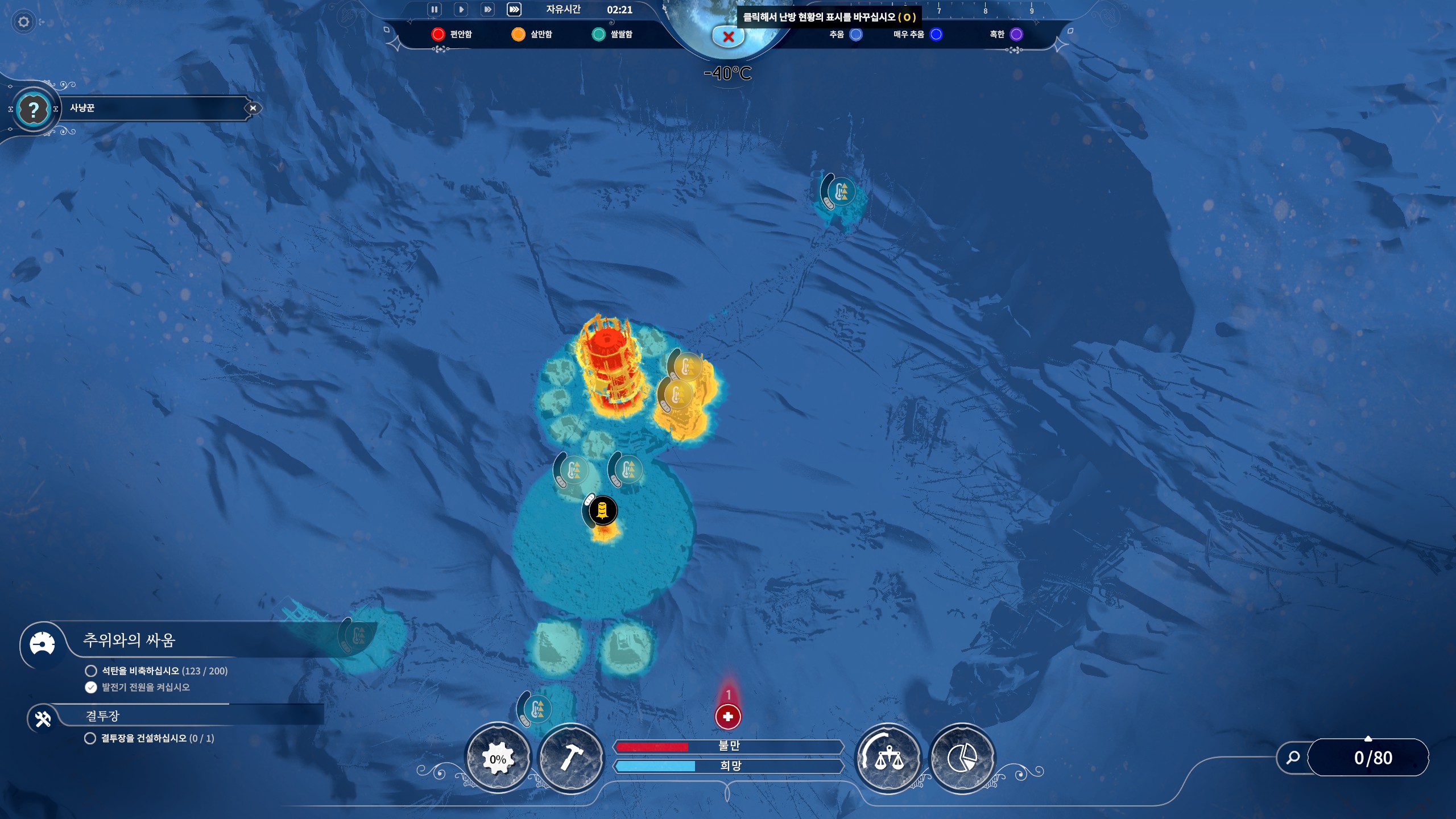Viewport: 1456px width, 819px height.
Task: Pause the game with the pause button
Action: (434, 10)
